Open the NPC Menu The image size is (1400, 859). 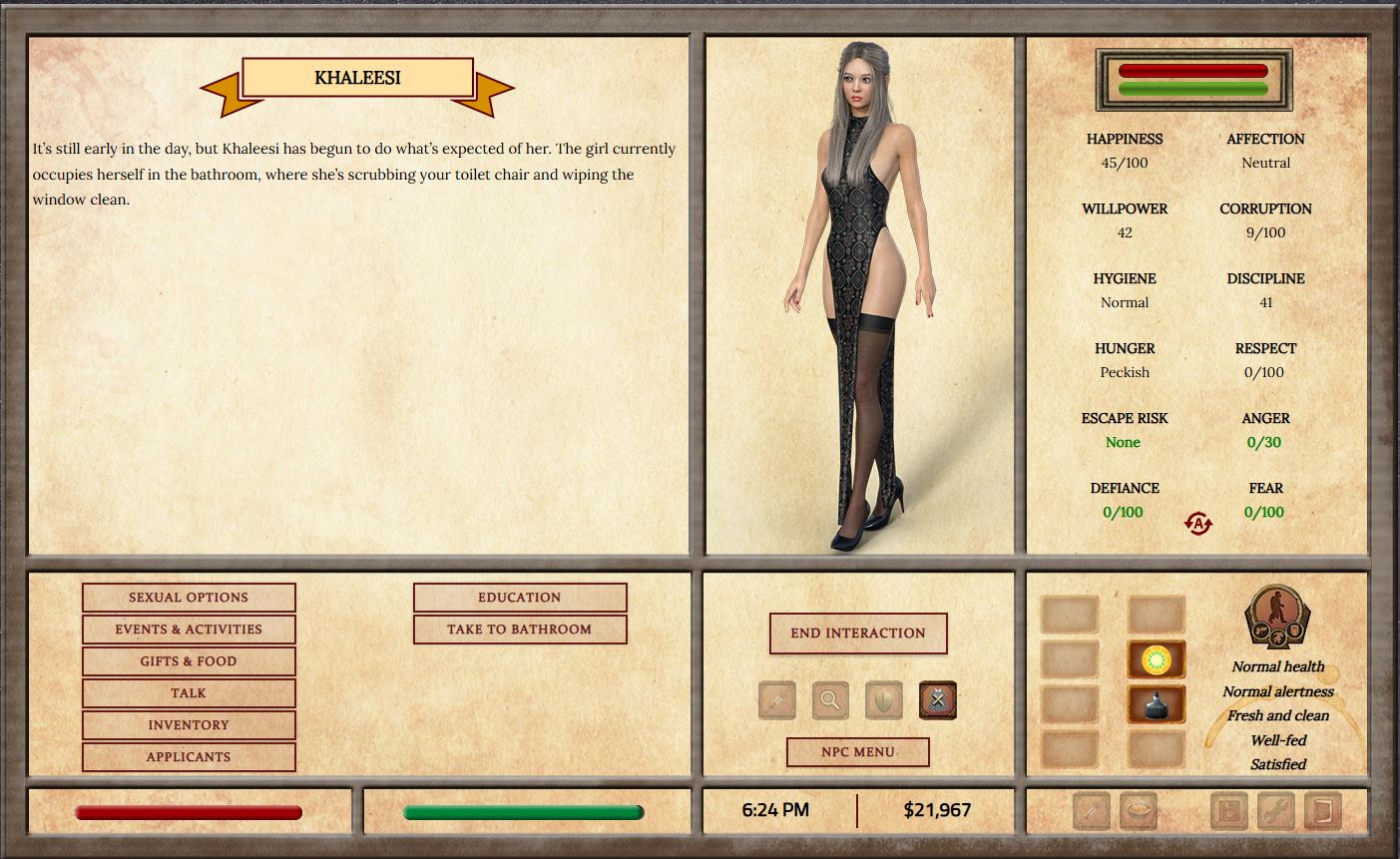pos(858,752)
